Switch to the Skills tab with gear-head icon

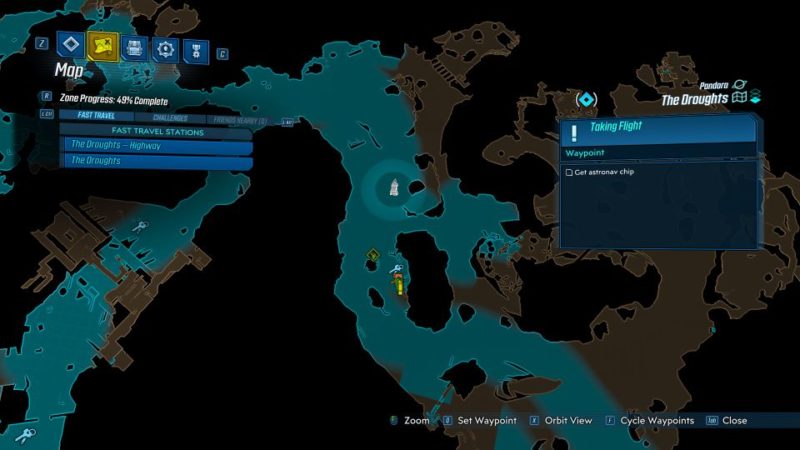pyautogui.click(x=165, y=48)
